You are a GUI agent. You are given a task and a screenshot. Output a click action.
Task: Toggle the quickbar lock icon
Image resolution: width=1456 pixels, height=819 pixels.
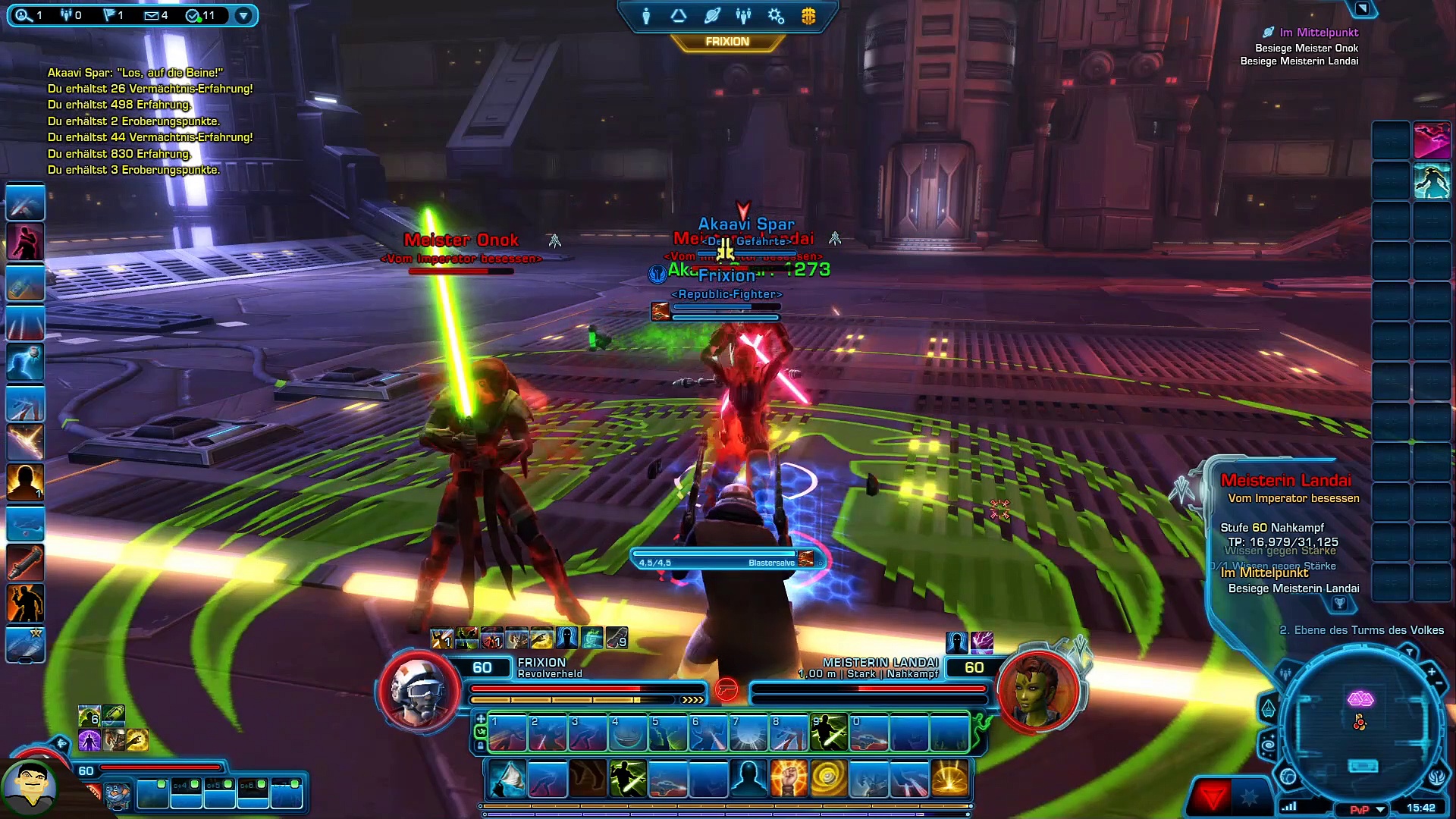[x=480, y=746]
